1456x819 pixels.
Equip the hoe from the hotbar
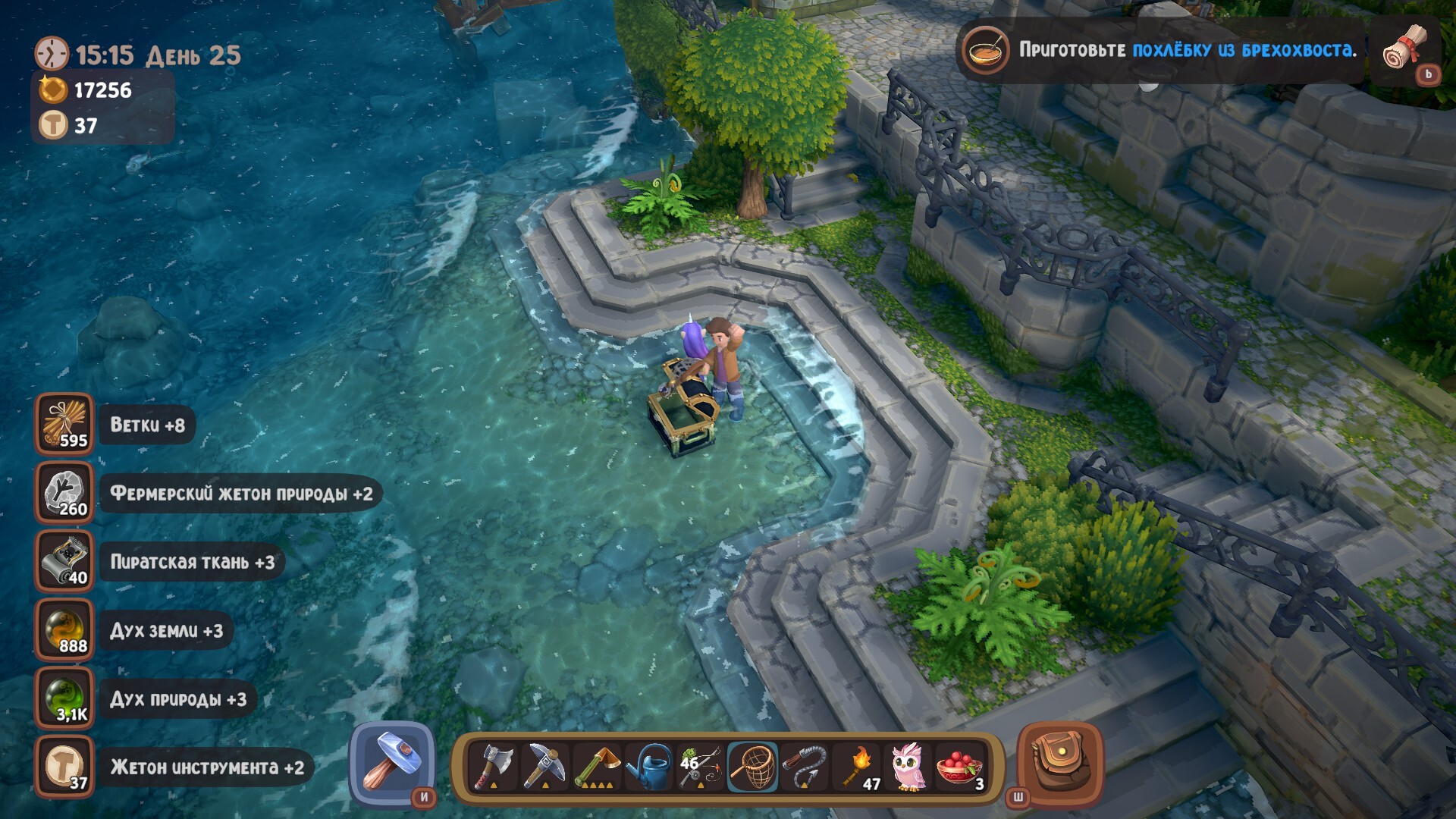(x=597, y=767)
